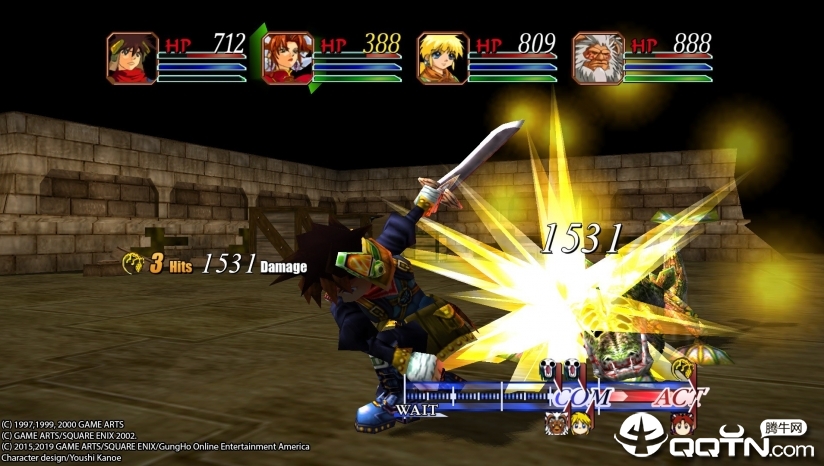Pick the blonde boy's party portrait
The height and width of the screenshot is (466, 824).
[443, 57]
